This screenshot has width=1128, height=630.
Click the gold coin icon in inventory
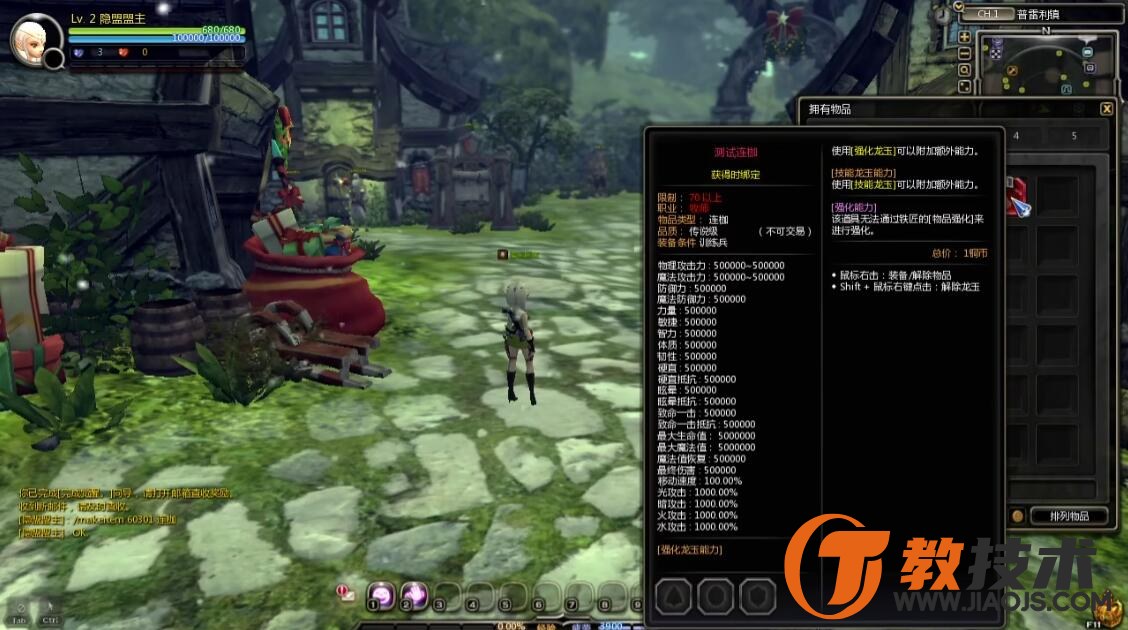click(x=1018, y=516)
